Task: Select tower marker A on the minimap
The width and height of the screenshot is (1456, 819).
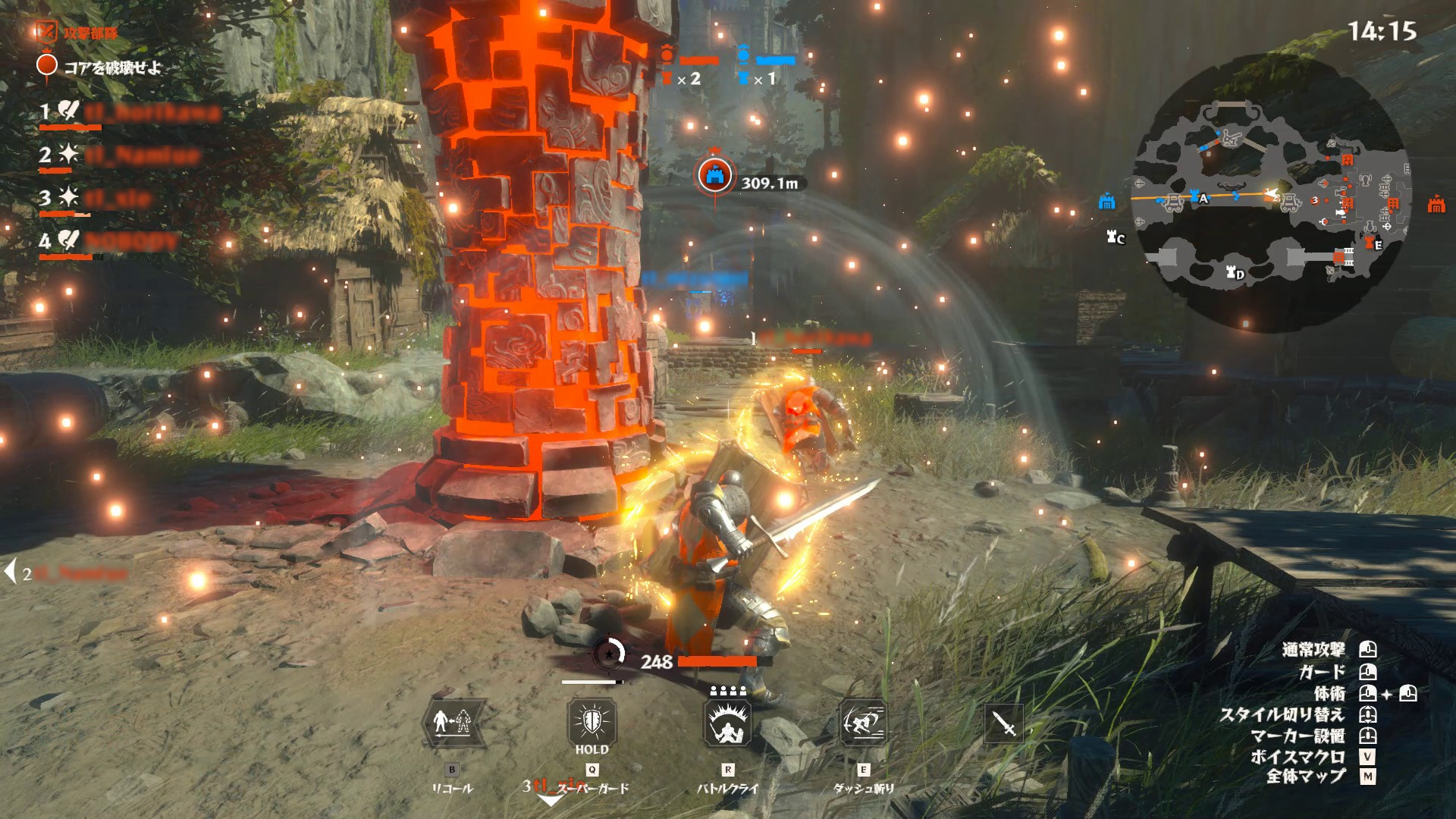Action: (x=1197, y=197)
